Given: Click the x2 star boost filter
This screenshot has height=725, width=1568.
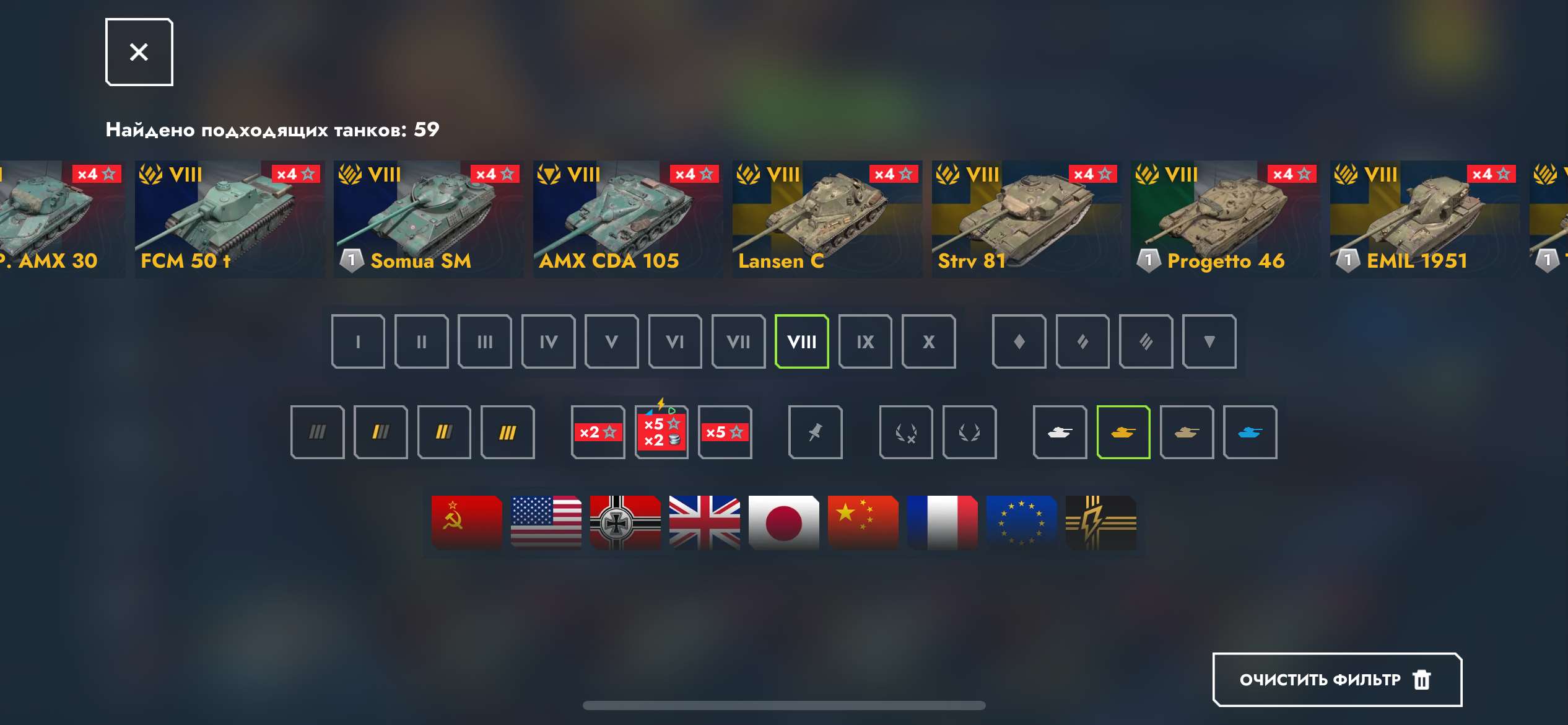Looking at the screenshot, I should pyautogui.click(x=598, y=432).
